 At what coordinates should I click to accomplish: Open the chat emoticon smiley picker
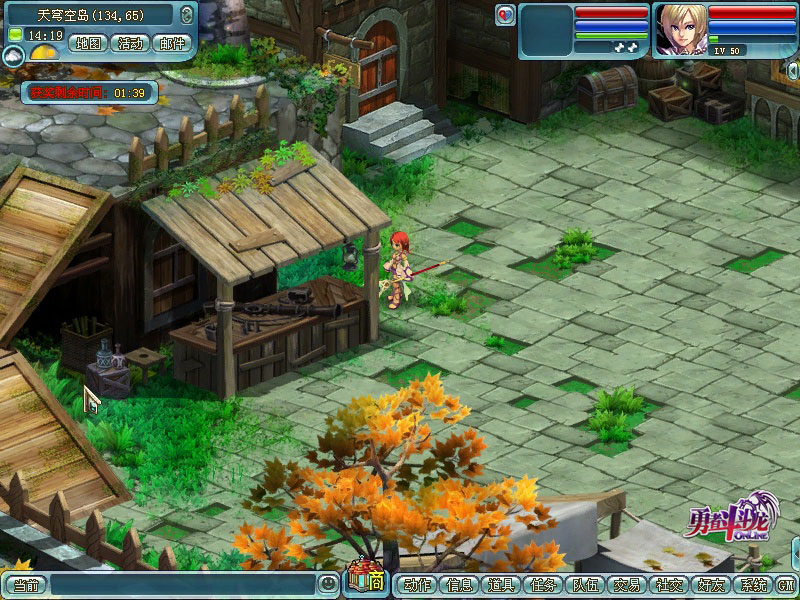328,583
